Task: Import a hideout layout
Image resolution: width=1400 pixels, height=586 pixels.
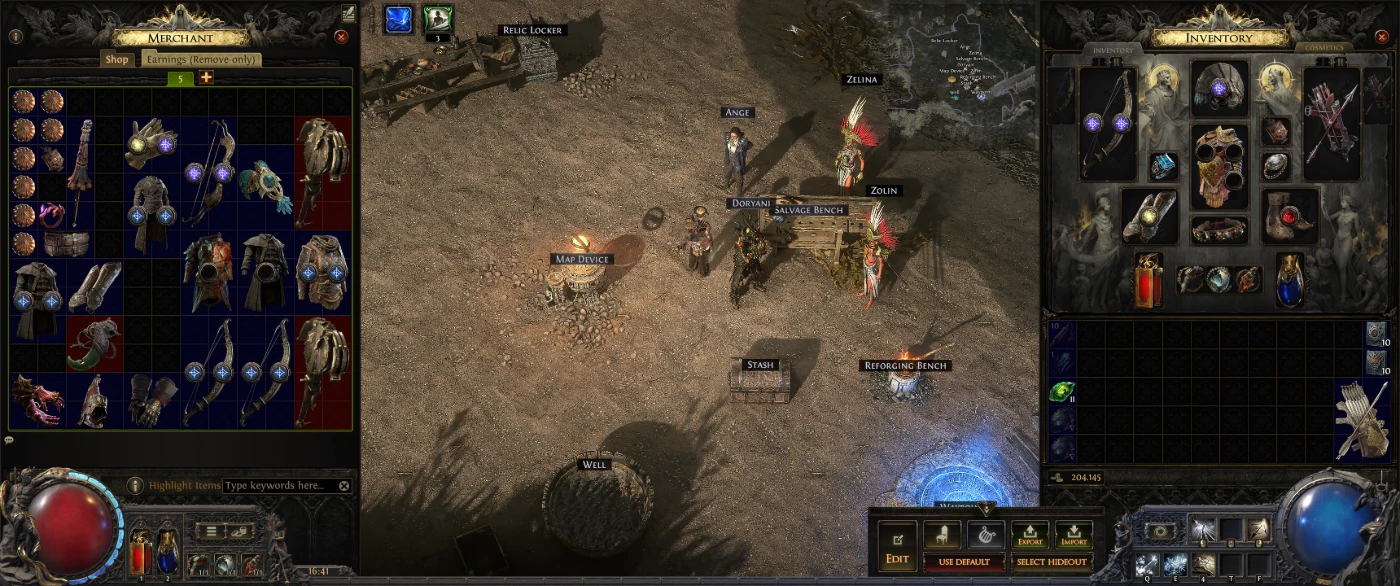Action: pos(1073,535)
